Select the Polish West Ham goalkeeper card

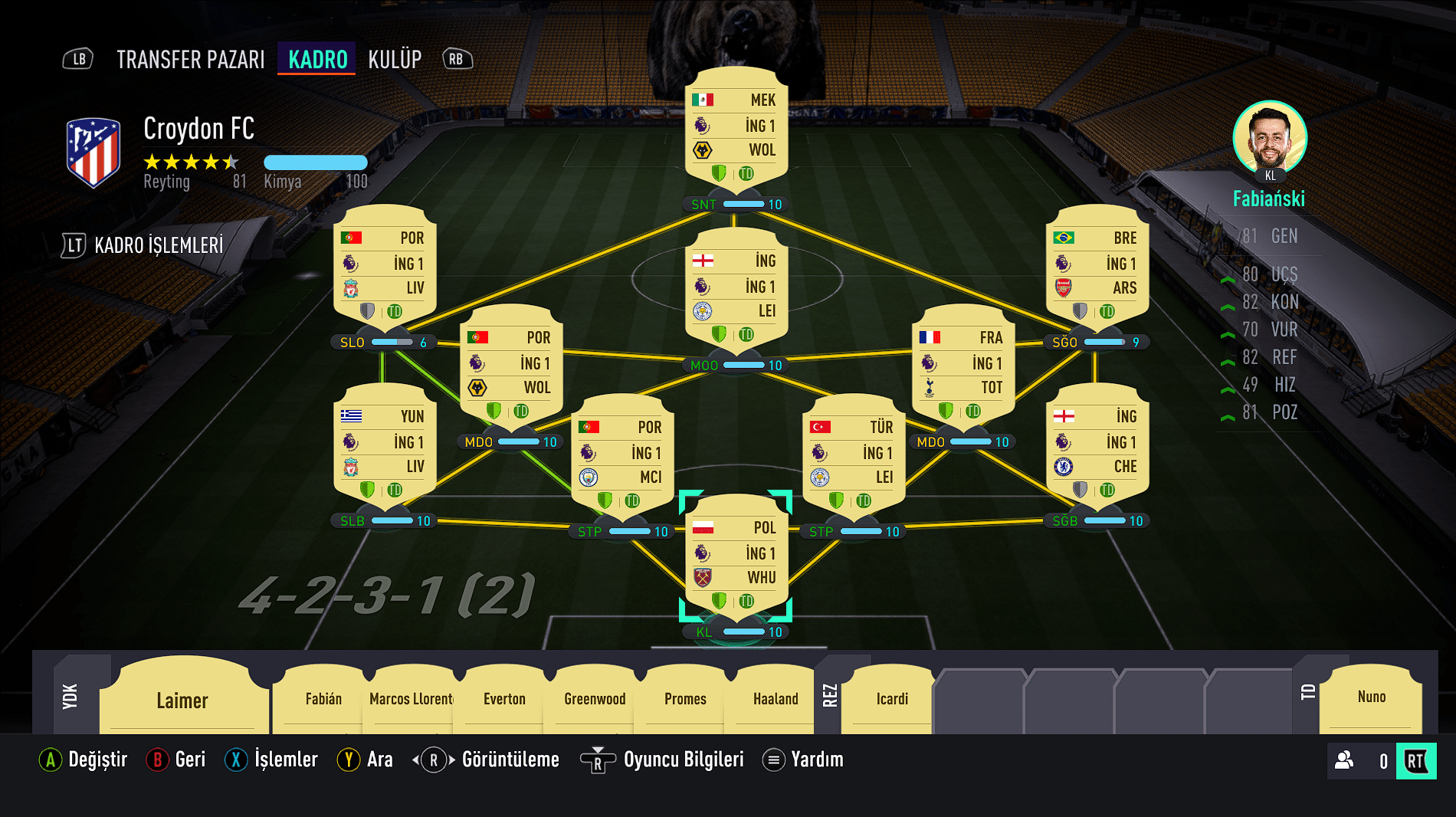(736, 558)
